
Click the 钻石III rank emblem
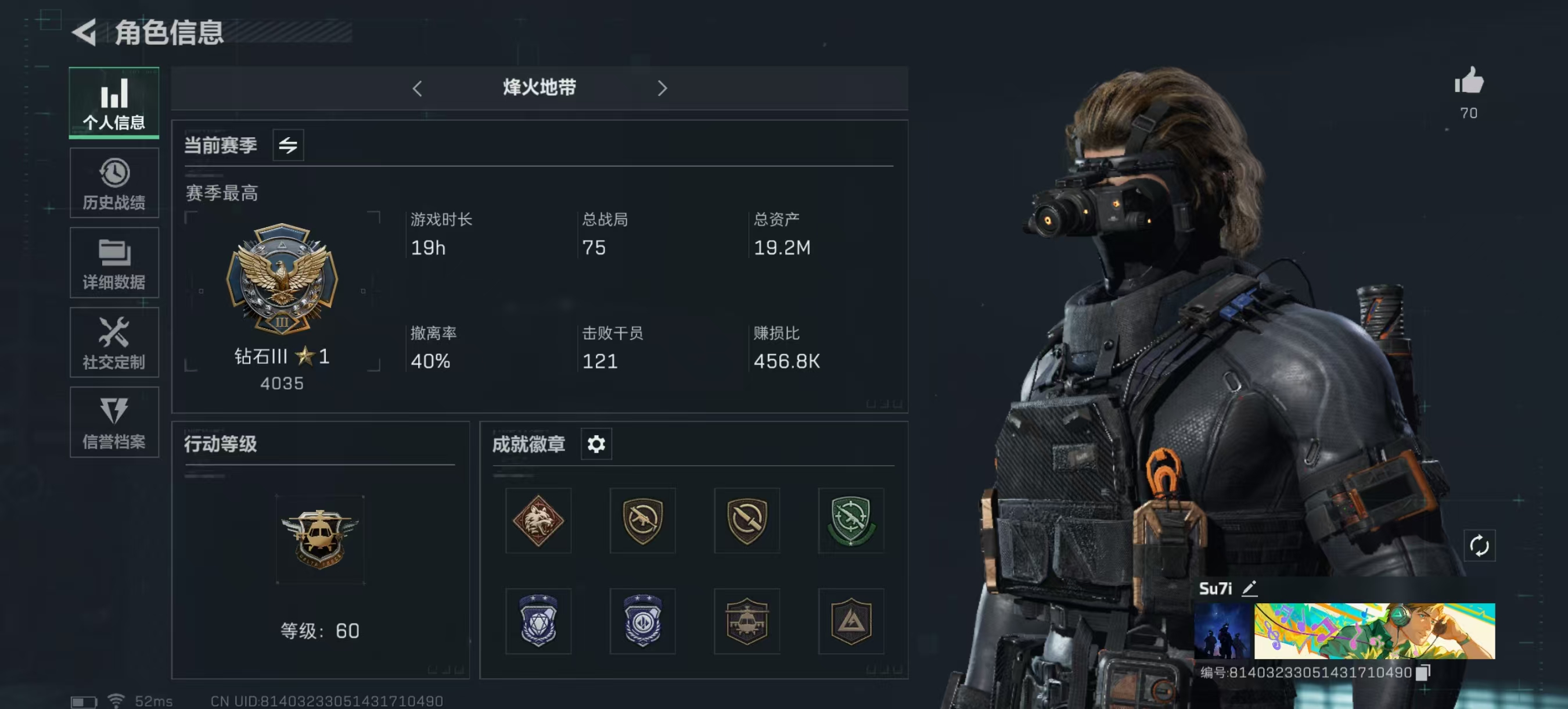tap(282, 280)
